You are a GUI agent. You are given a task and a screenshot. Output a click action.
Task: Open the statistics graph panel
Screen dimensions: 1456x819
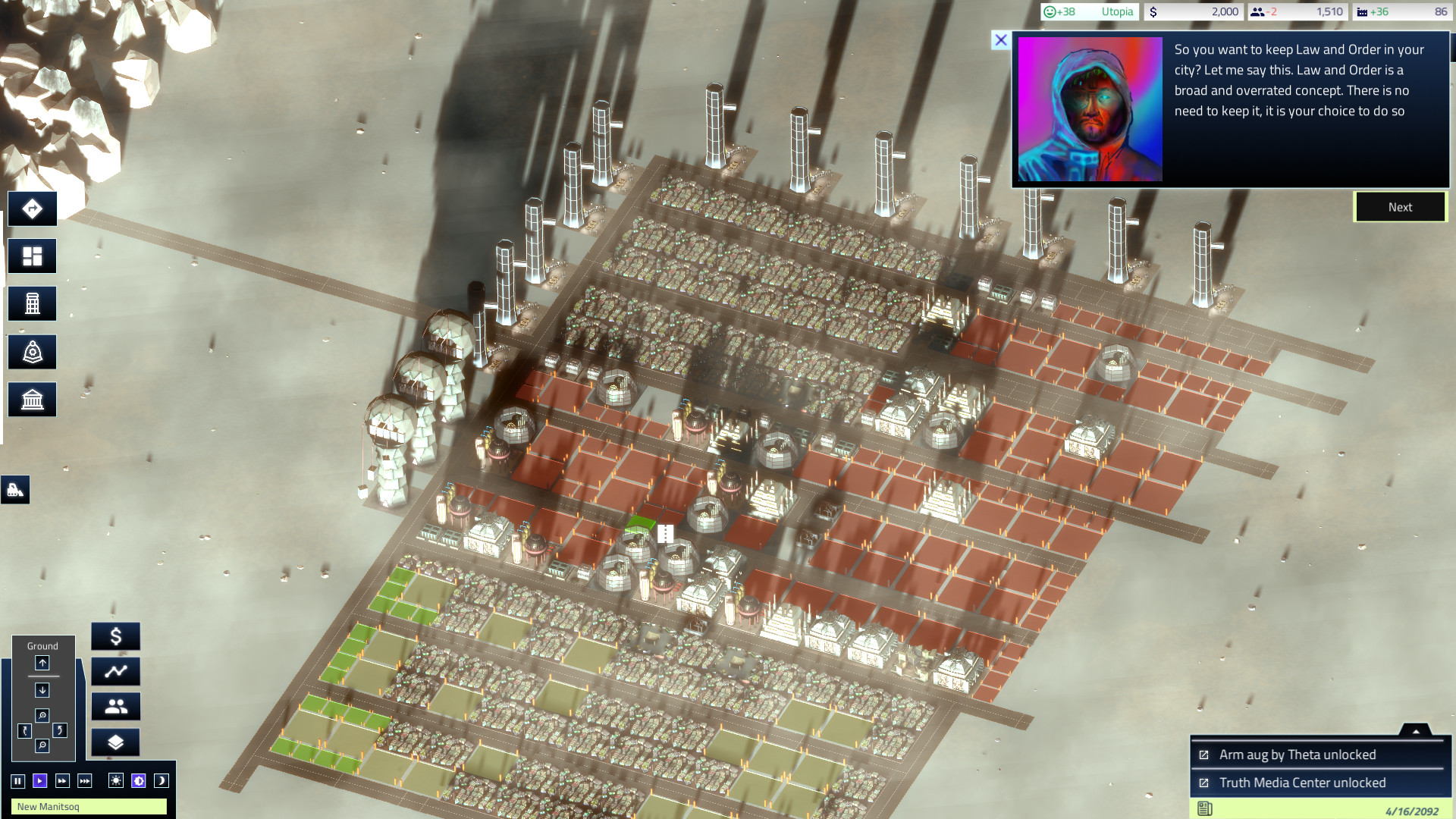point(115,671)
